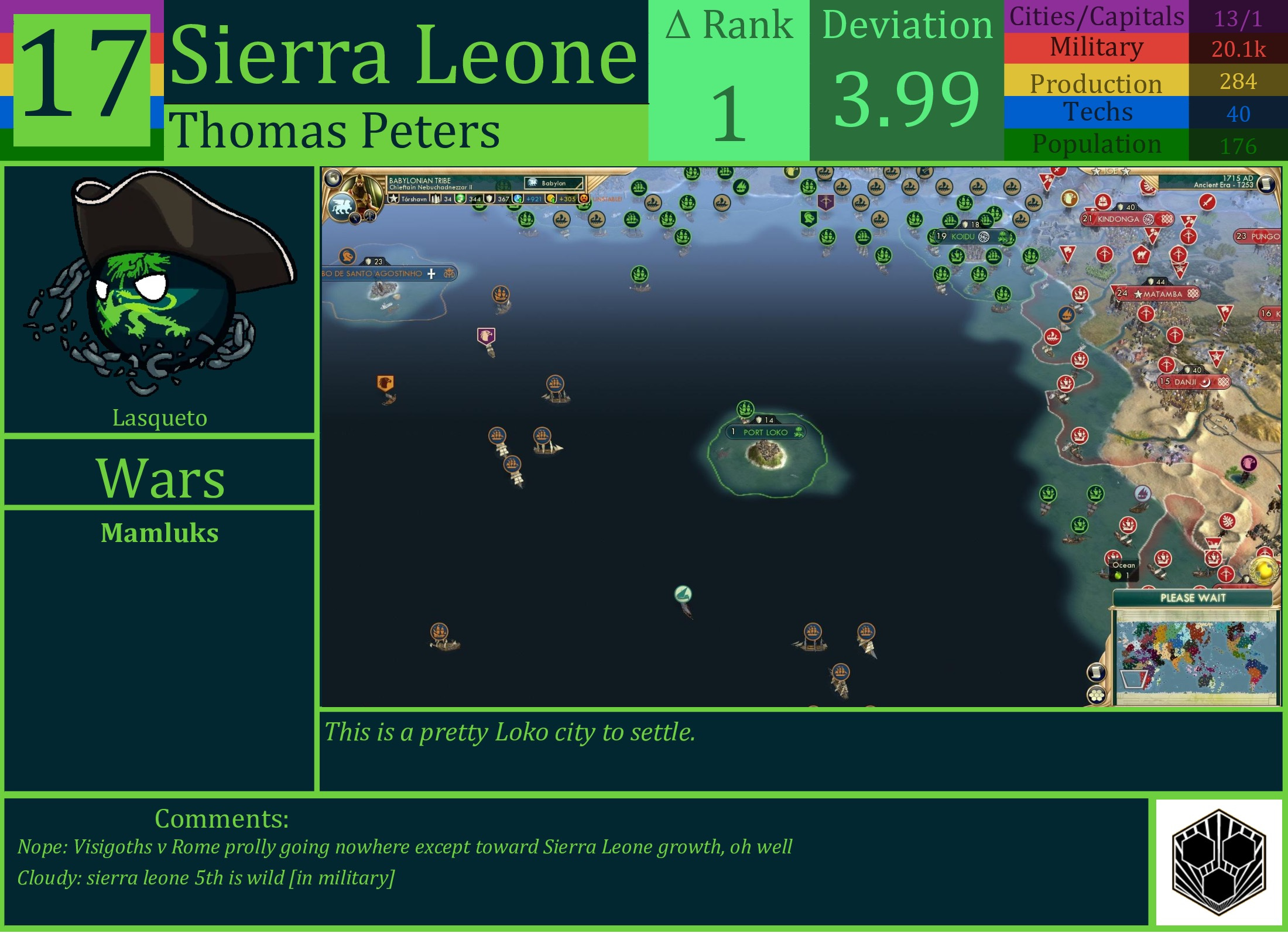Click the culture icon showing +921
This screenshot has width=1288, height=933.
(519, 199)
